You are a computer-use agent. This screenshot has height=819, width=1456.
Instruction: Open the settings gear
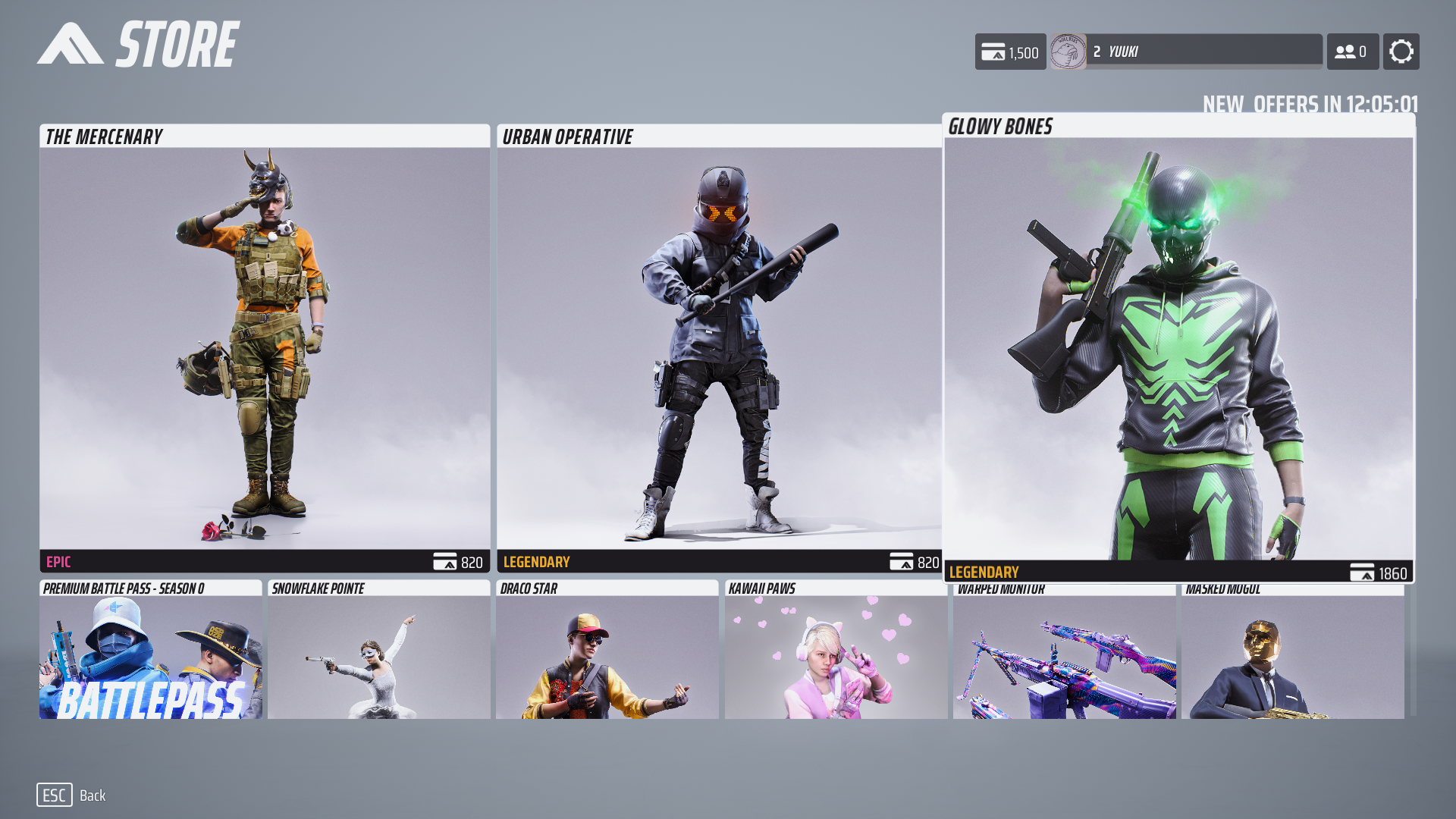point(1401,52)
